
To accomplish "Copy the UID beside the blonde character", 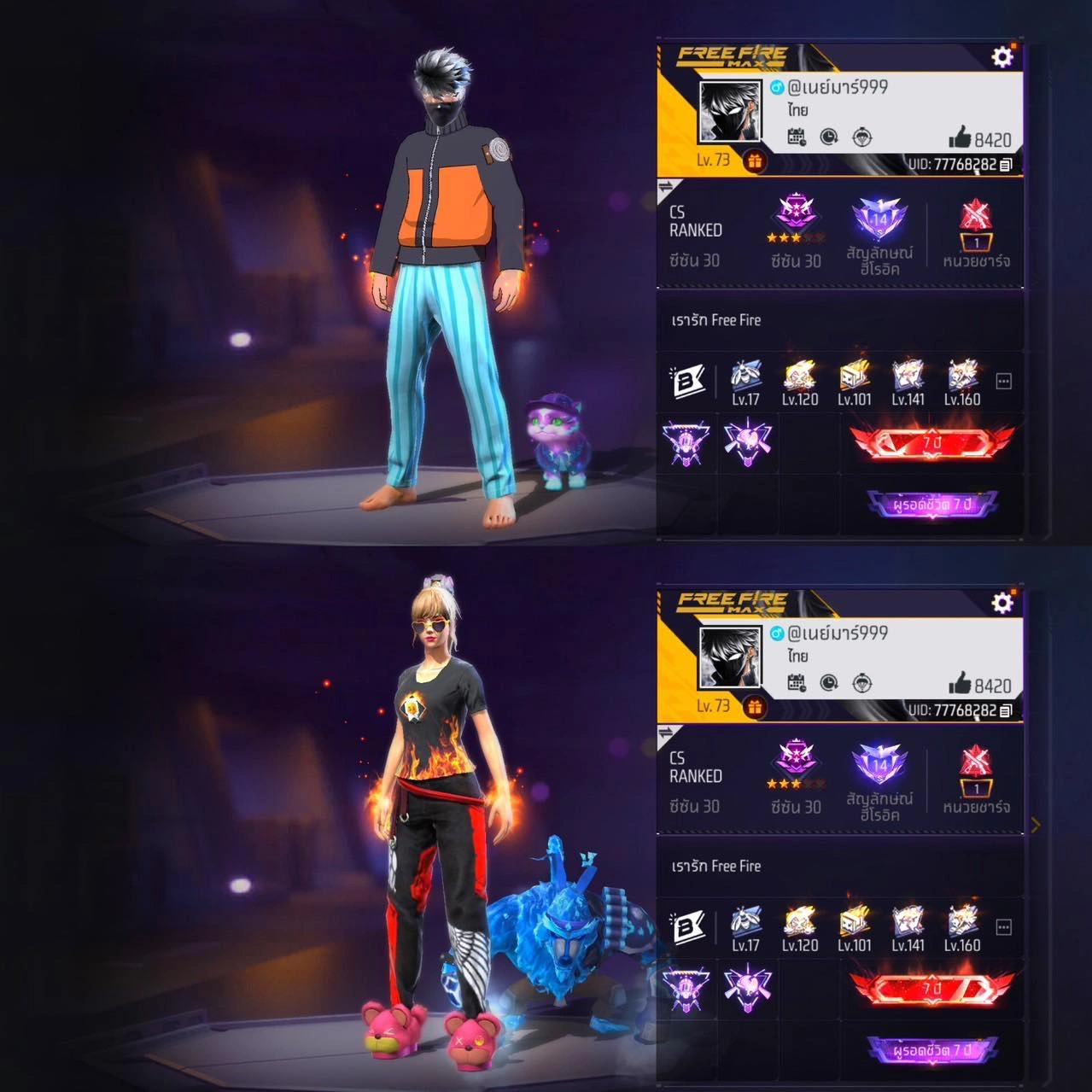I will point(1006,710).
